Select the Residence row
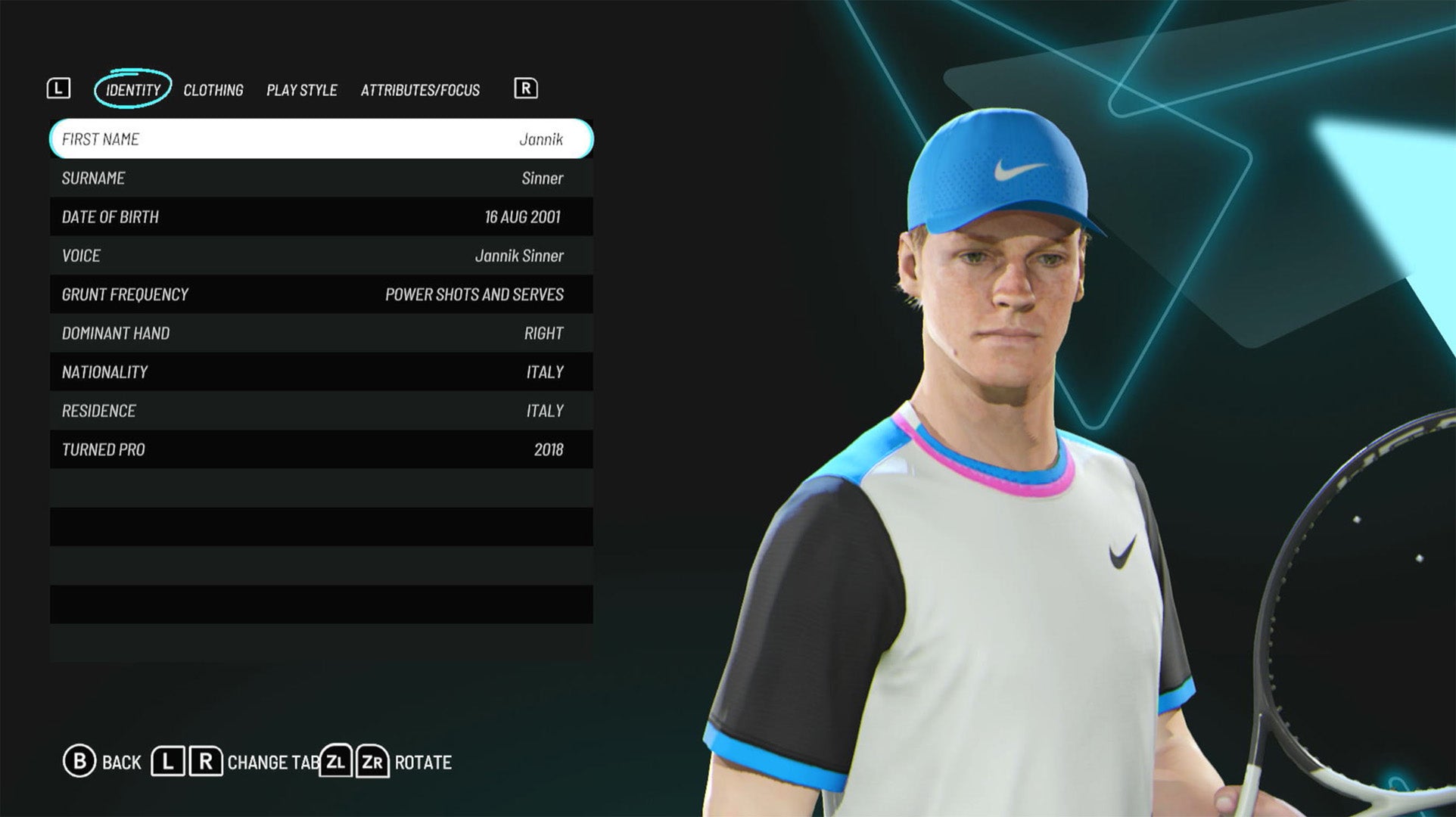 [x=321, y=411]
